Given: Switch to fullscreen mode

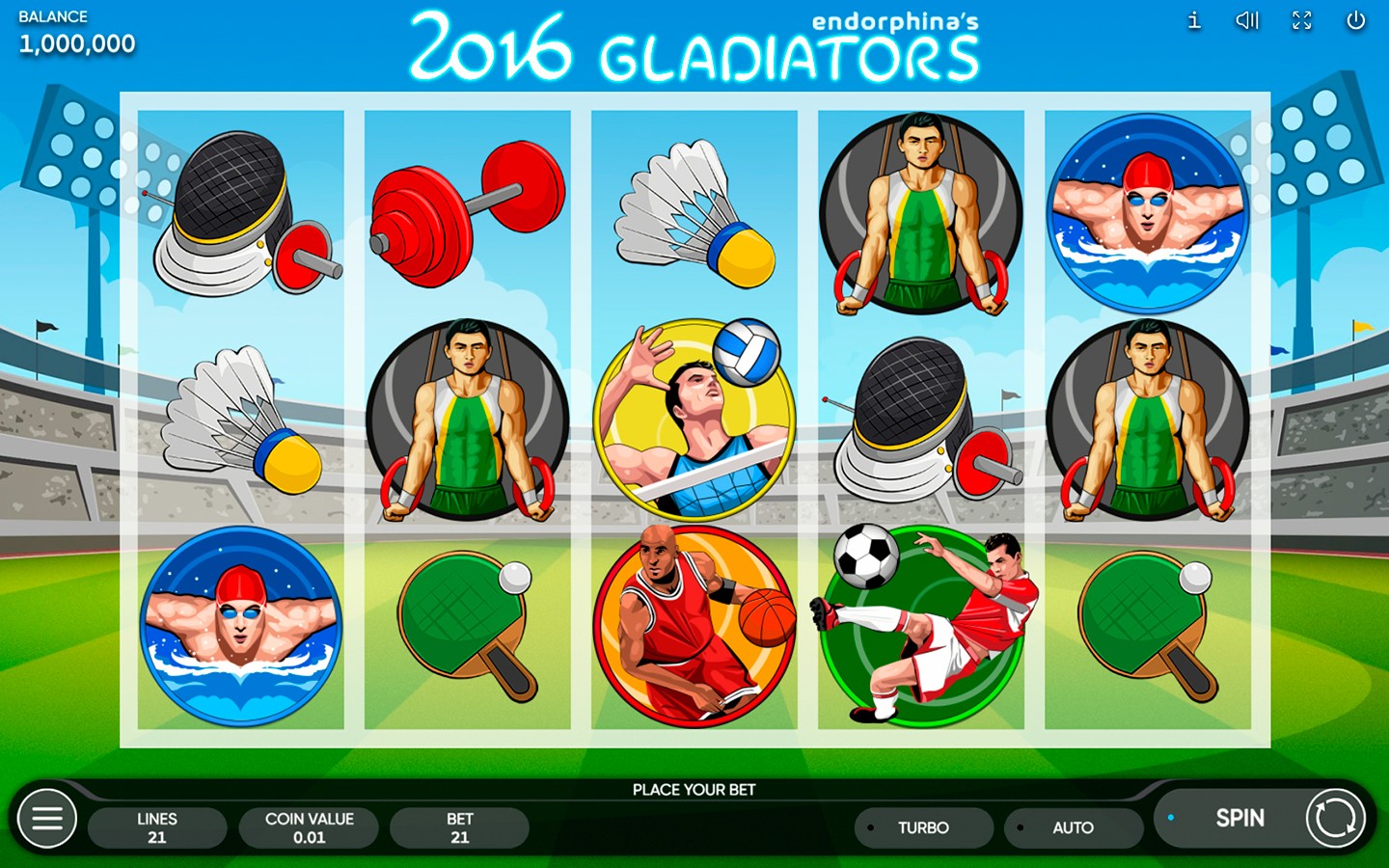Looking at the screenshot, I should pos(1301,20).
